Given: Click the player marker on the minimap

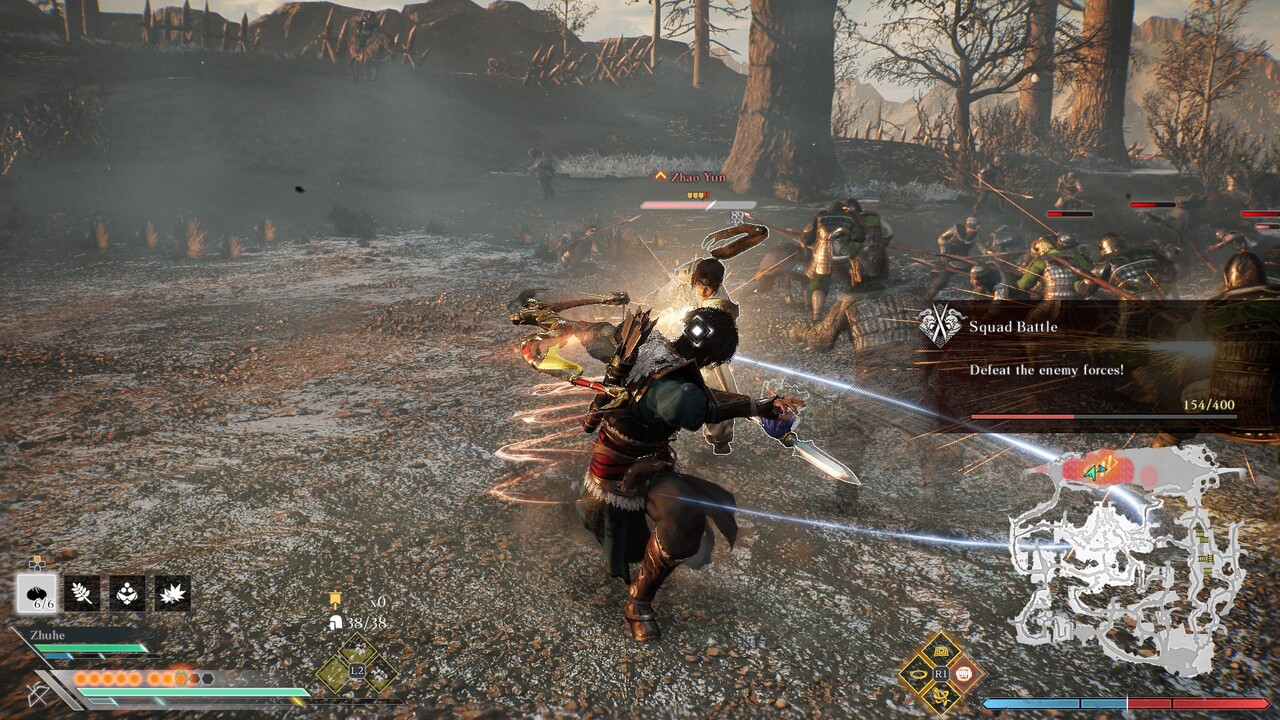Looking at the screenshot, I should pos(1102,467).
